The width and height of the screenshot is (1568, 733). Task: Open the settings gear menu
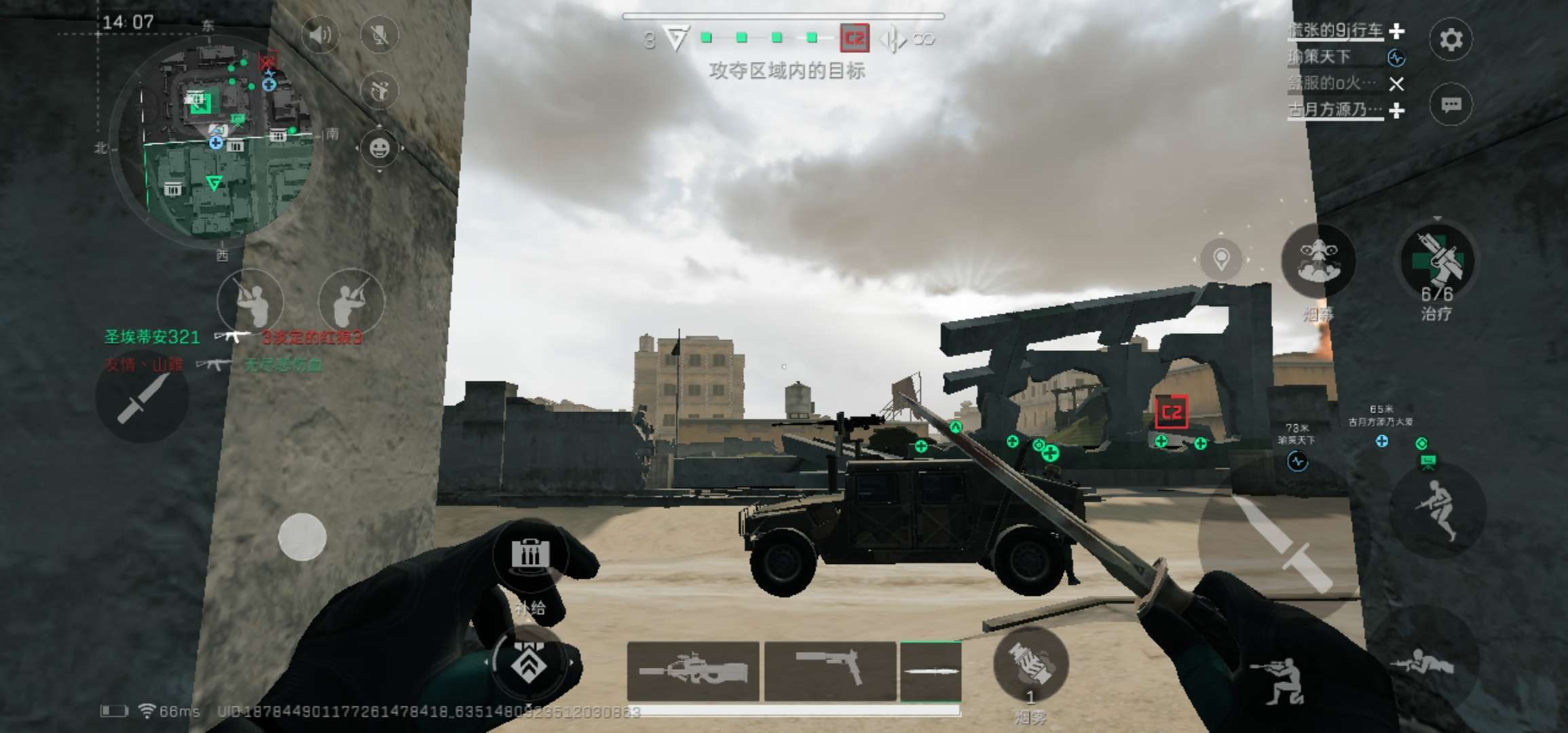[x=1451, y=39]
